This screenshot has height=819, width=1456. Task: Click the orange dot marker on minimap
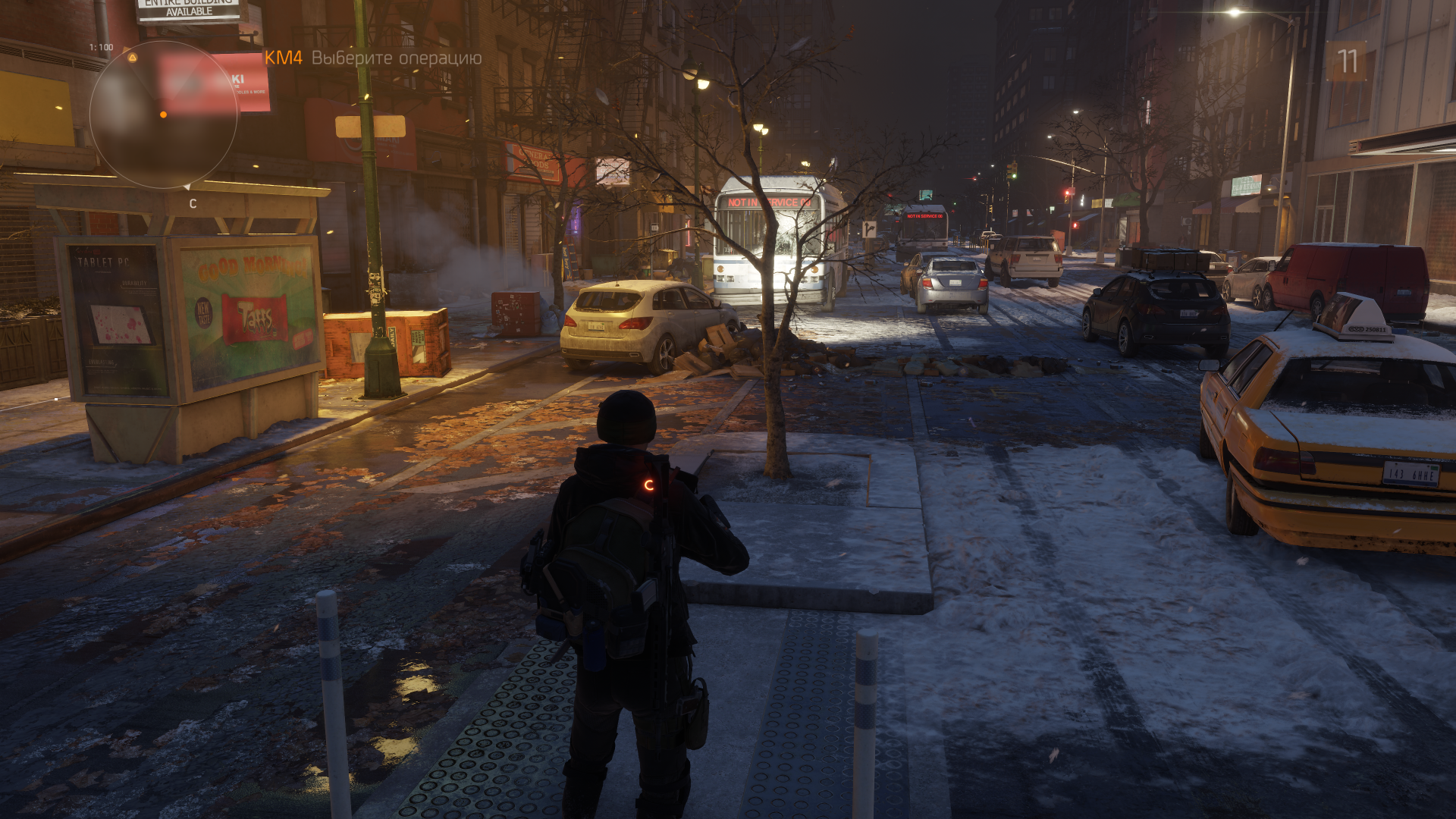[163, 115]
